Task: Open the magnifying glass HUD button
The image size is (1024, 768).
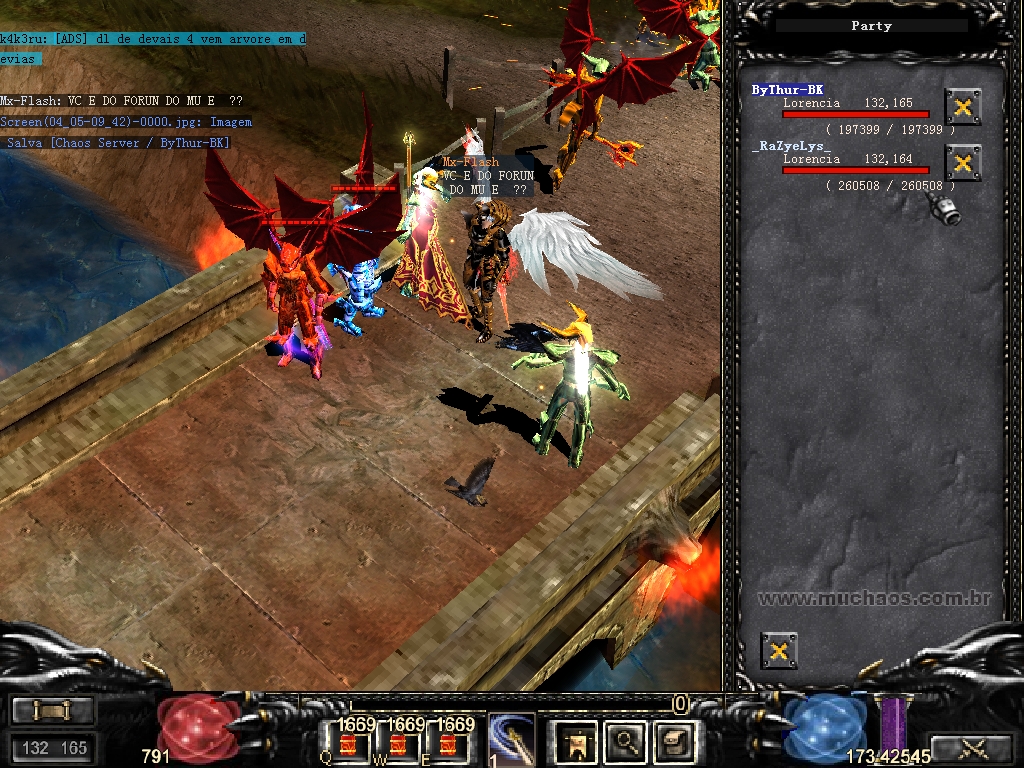Action: tap(626, 743)
